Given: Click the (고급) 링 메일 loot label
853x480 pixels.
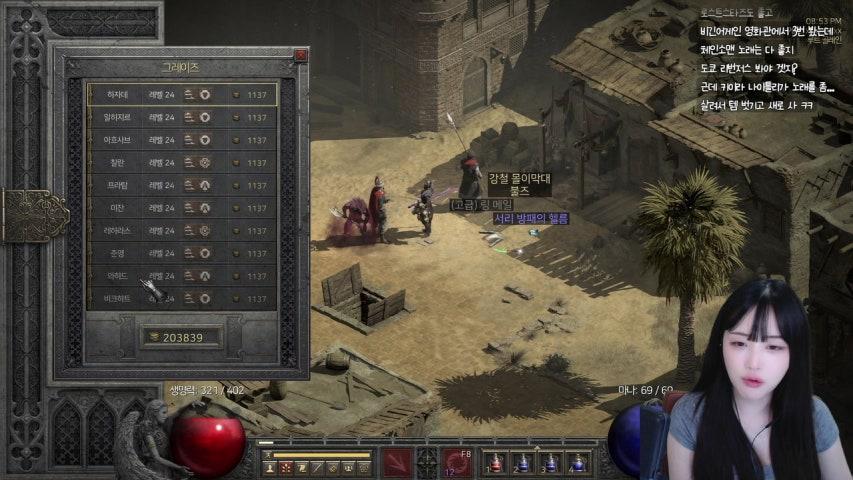Looking at the screenshot, I should (480, 205).
